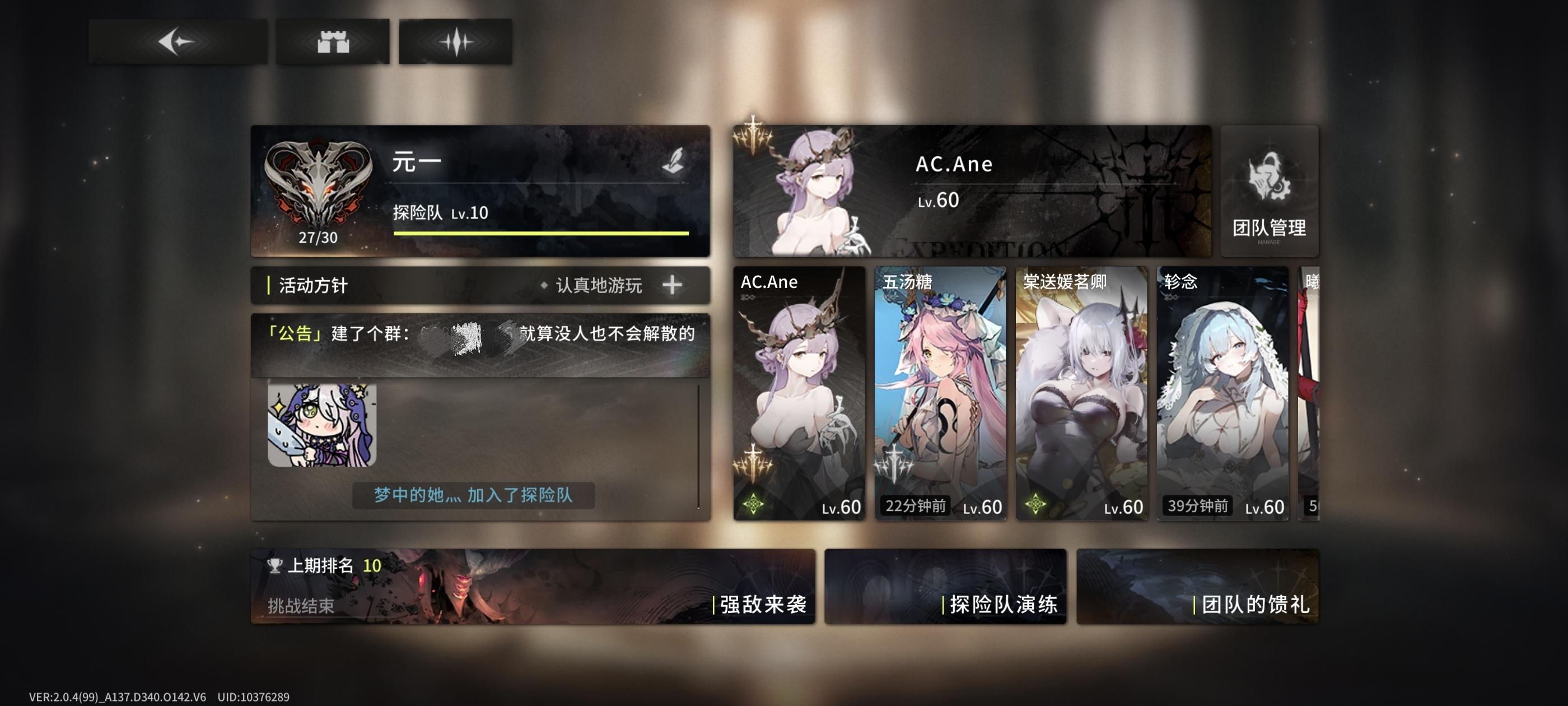The height and width of the screenshot is (706, 1568).
Task: Click the back arrow in top navigation
Action: tap(177, 41)
